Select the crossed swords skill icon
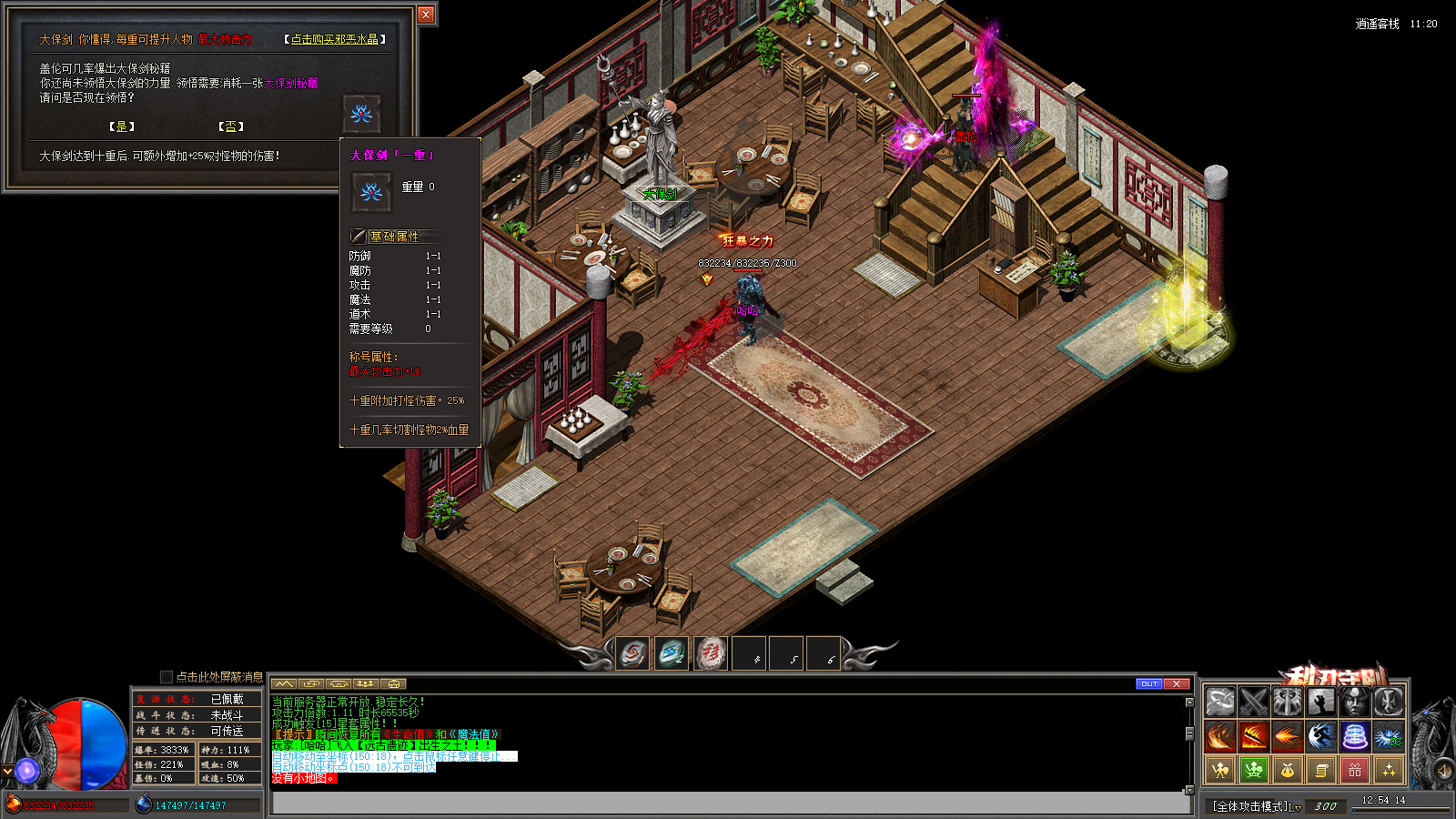1456x819 pixels. (1254, 702)
